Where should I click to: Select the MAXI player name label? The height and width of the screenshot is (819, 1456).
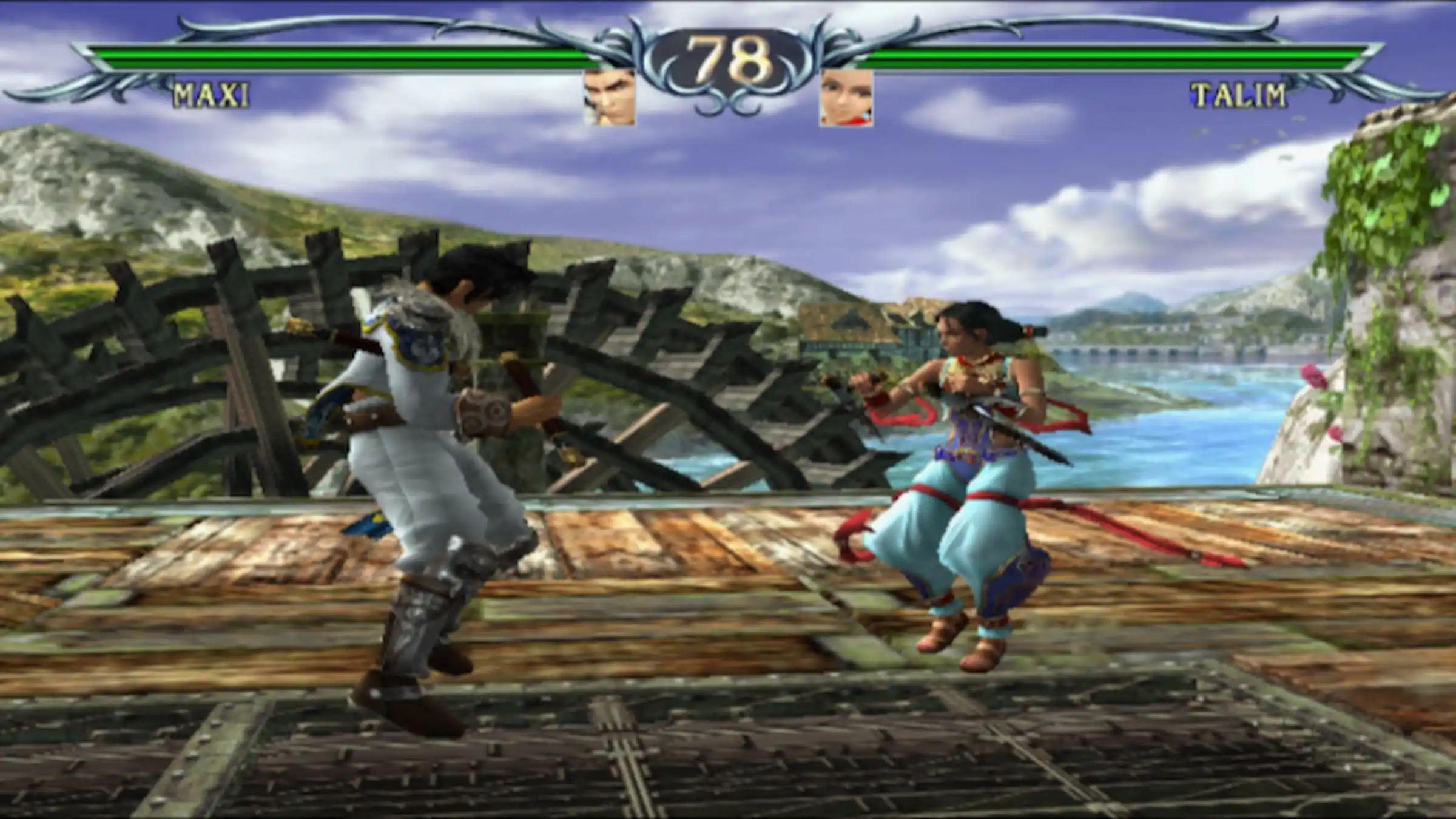pos(211,96)
